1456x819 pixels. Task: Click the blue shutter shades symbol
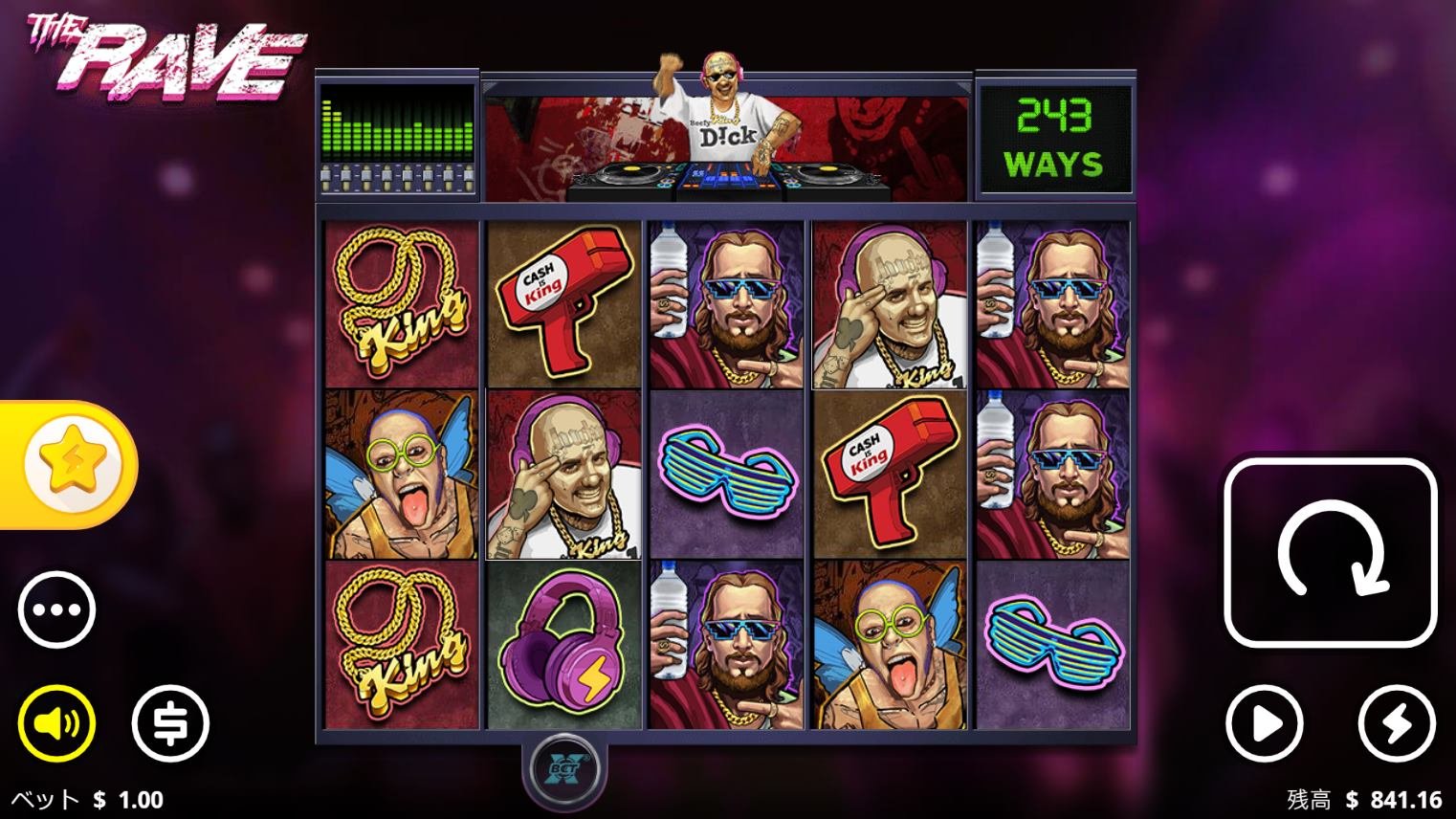[x=725, y=476]
